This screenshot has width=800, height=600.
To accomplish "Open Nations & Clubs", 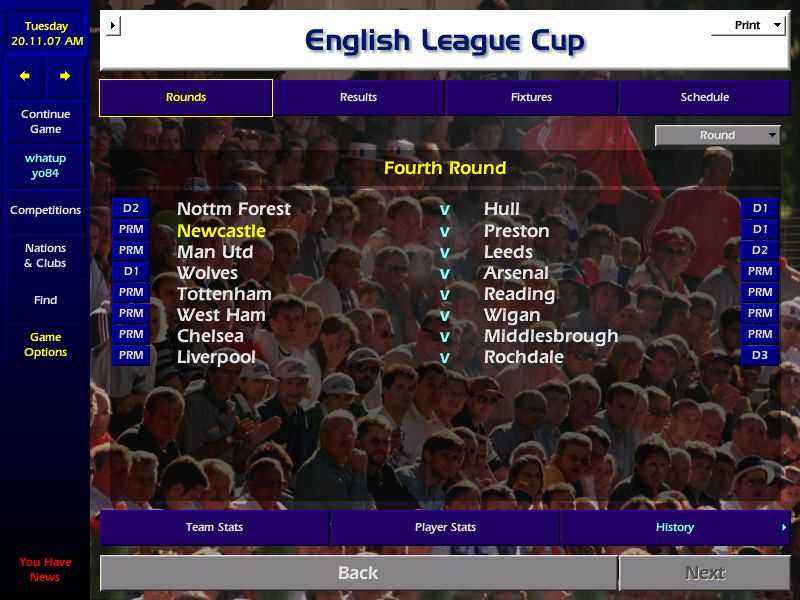I will coord(45,255).
